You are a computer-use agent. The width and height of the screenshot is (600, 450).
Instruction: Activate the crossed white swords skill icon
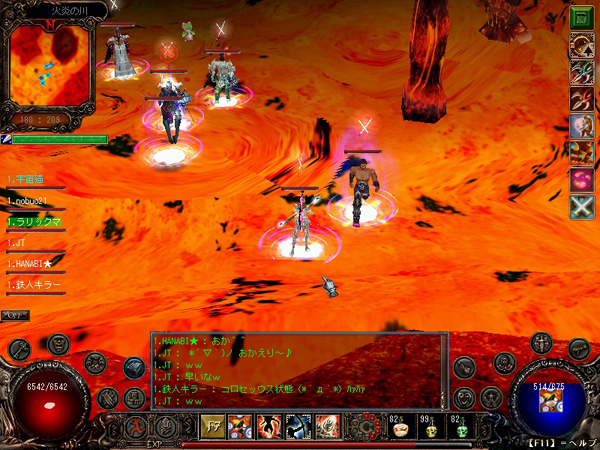pyautogui.click(x=581, y=206)
